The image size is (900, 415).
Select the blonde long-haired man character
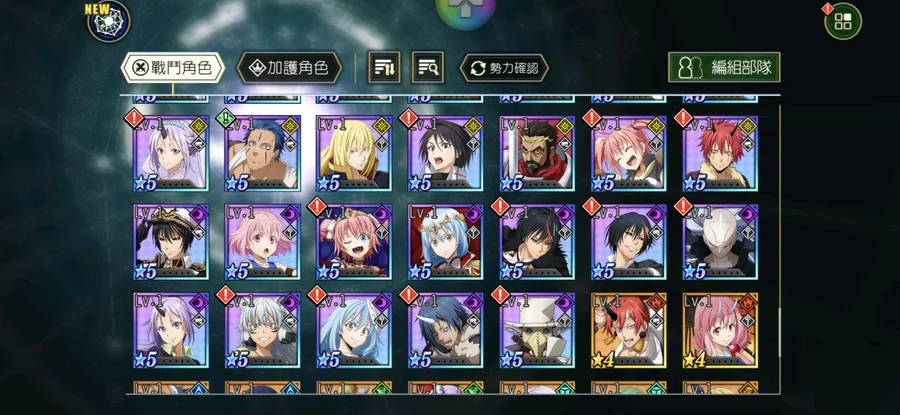pyautogui.click(x=354, y=153)
